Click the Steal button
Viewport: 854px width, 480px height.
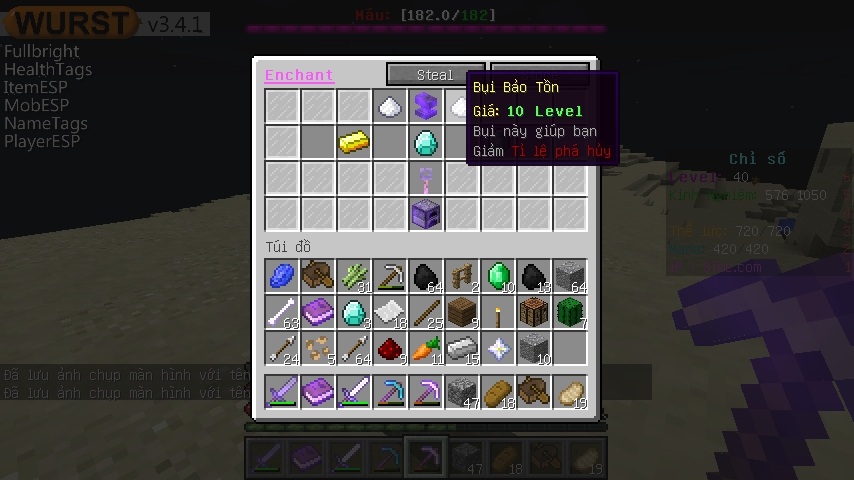click(x=435, y=75)
